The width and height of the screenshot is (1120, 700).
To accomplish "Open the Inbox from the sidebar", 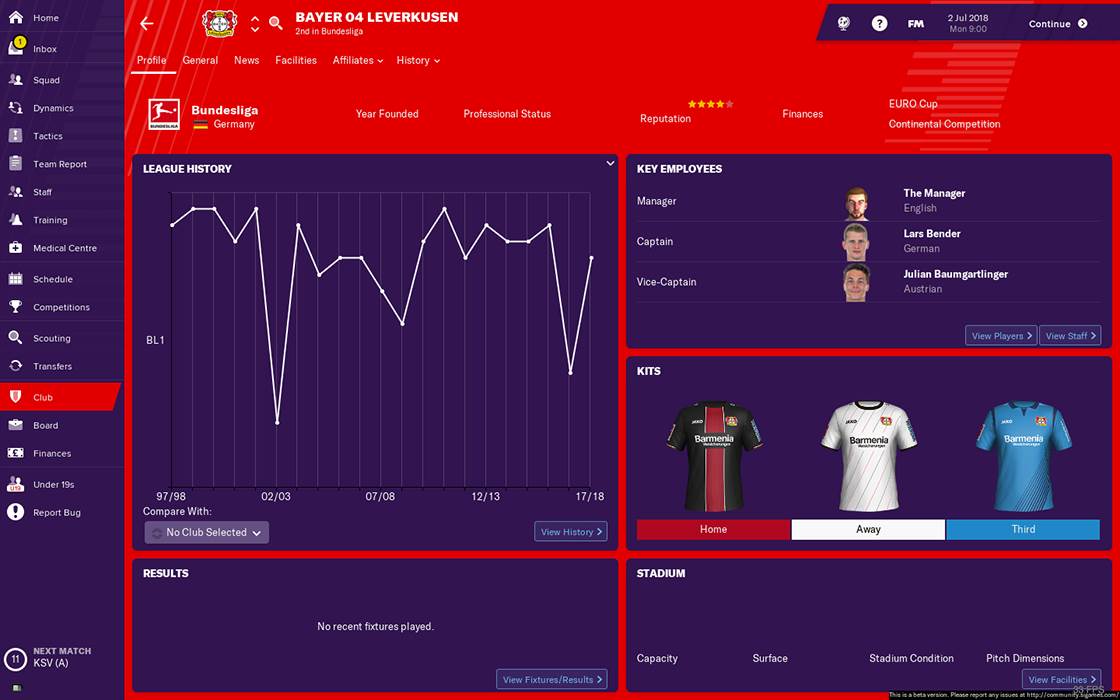I will (44, 49).
